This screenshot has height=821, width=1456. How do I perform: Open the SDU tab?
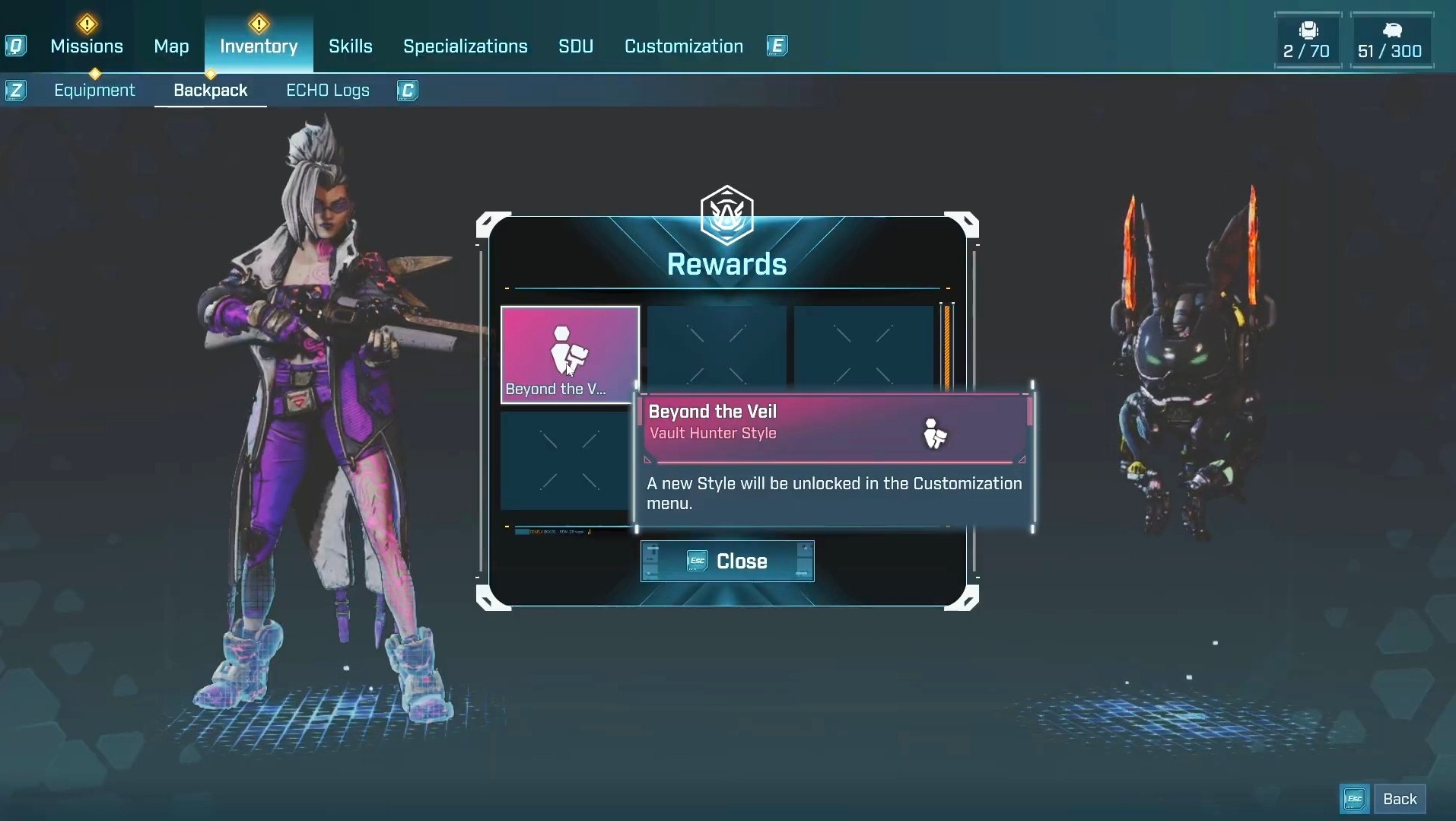pyautogui.click(x=576, y=46)
